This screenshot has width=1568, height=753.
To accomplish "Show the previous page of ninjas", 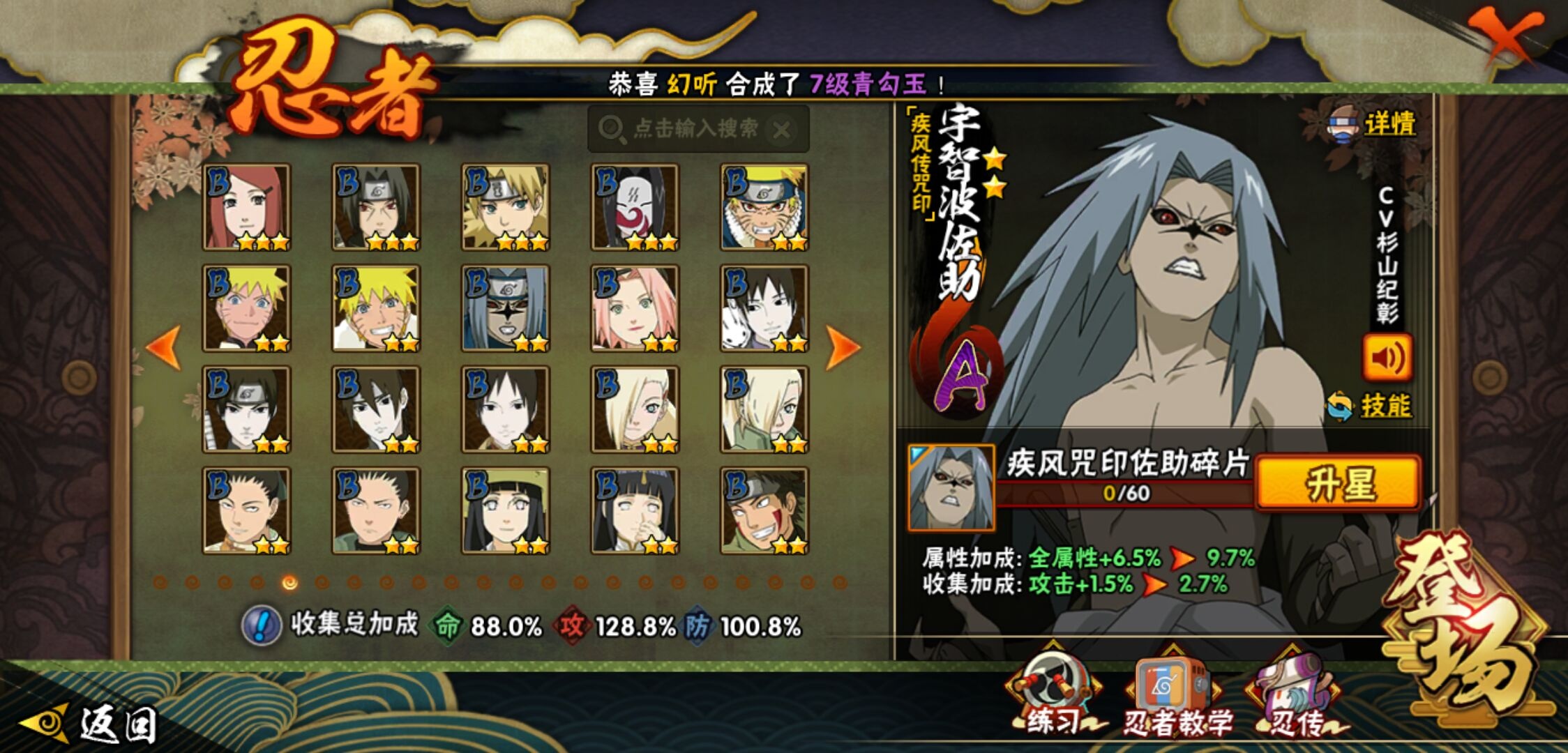I will [x=165, y=347].
